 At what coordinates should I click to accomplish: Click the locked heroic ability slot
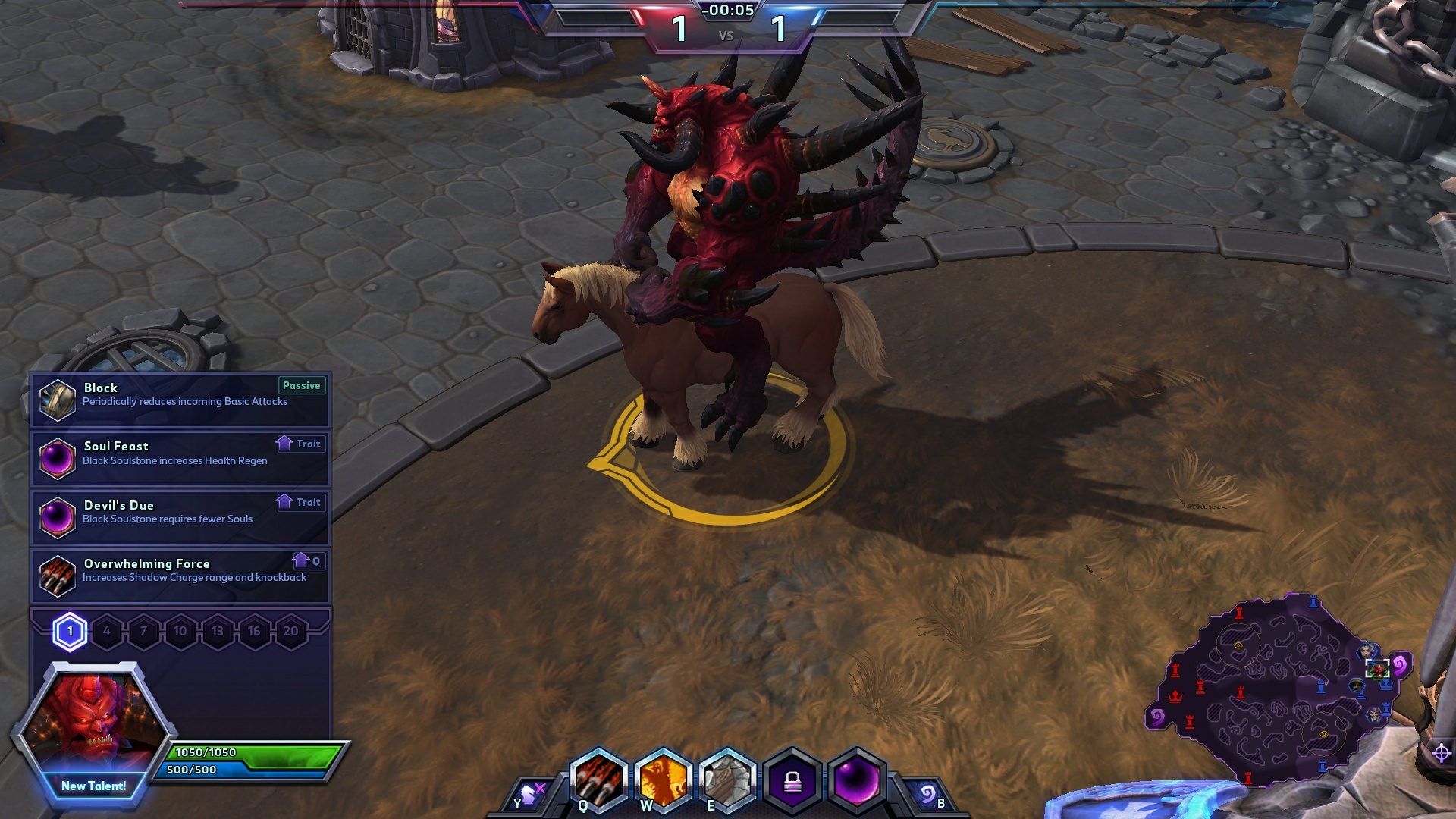(x=792, y=781)
